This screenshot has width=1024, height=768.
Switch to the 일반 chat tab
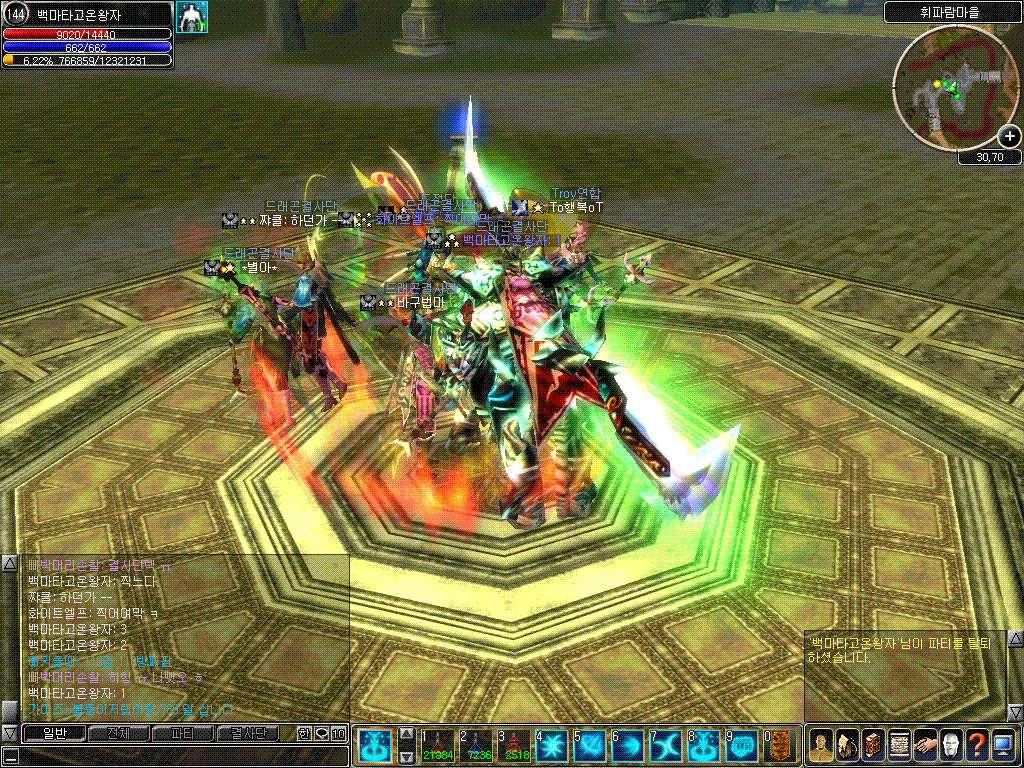[x=53, y=733]
